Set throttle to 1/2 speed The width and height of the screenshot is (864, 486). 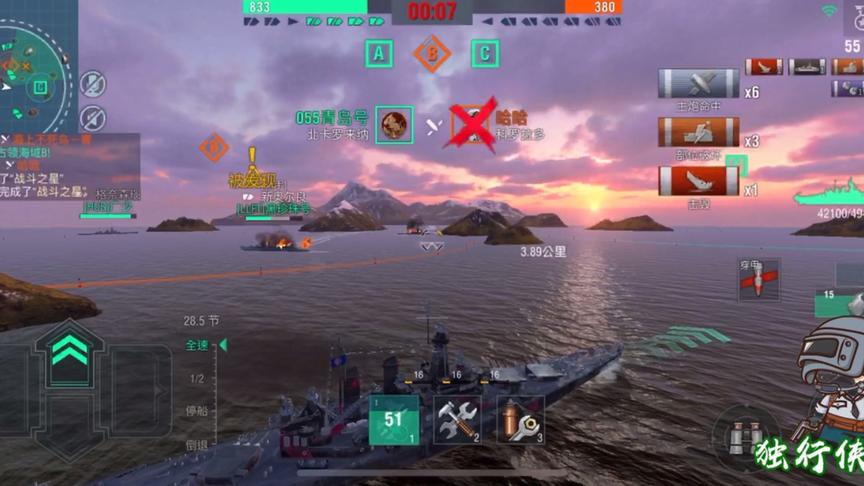[197, 378]
